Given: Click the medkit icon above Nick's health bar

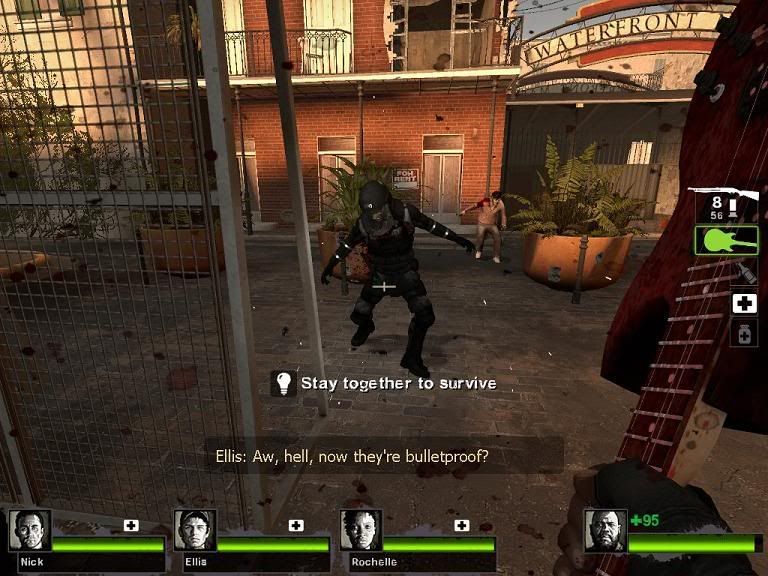Looking at the screenshot, I should point(131,525).
